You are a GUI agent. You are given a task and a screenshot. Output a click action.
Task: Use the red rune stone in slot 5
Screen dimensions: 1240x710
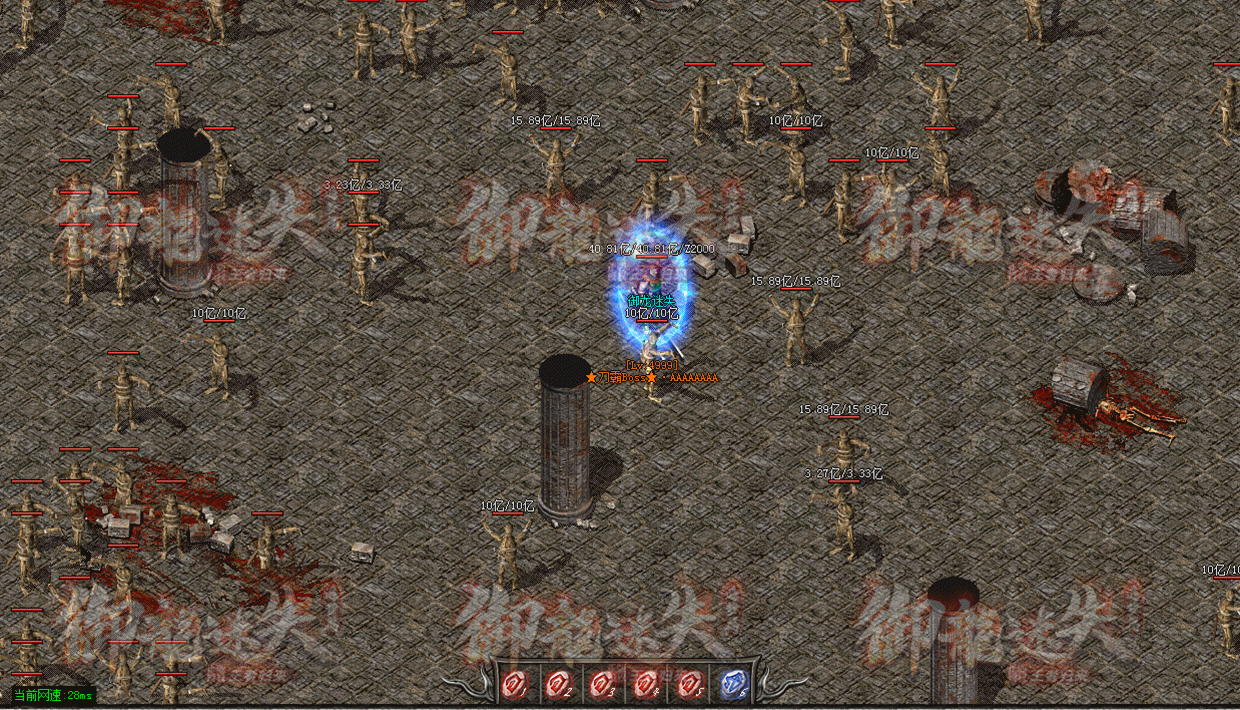coord(689,685)
